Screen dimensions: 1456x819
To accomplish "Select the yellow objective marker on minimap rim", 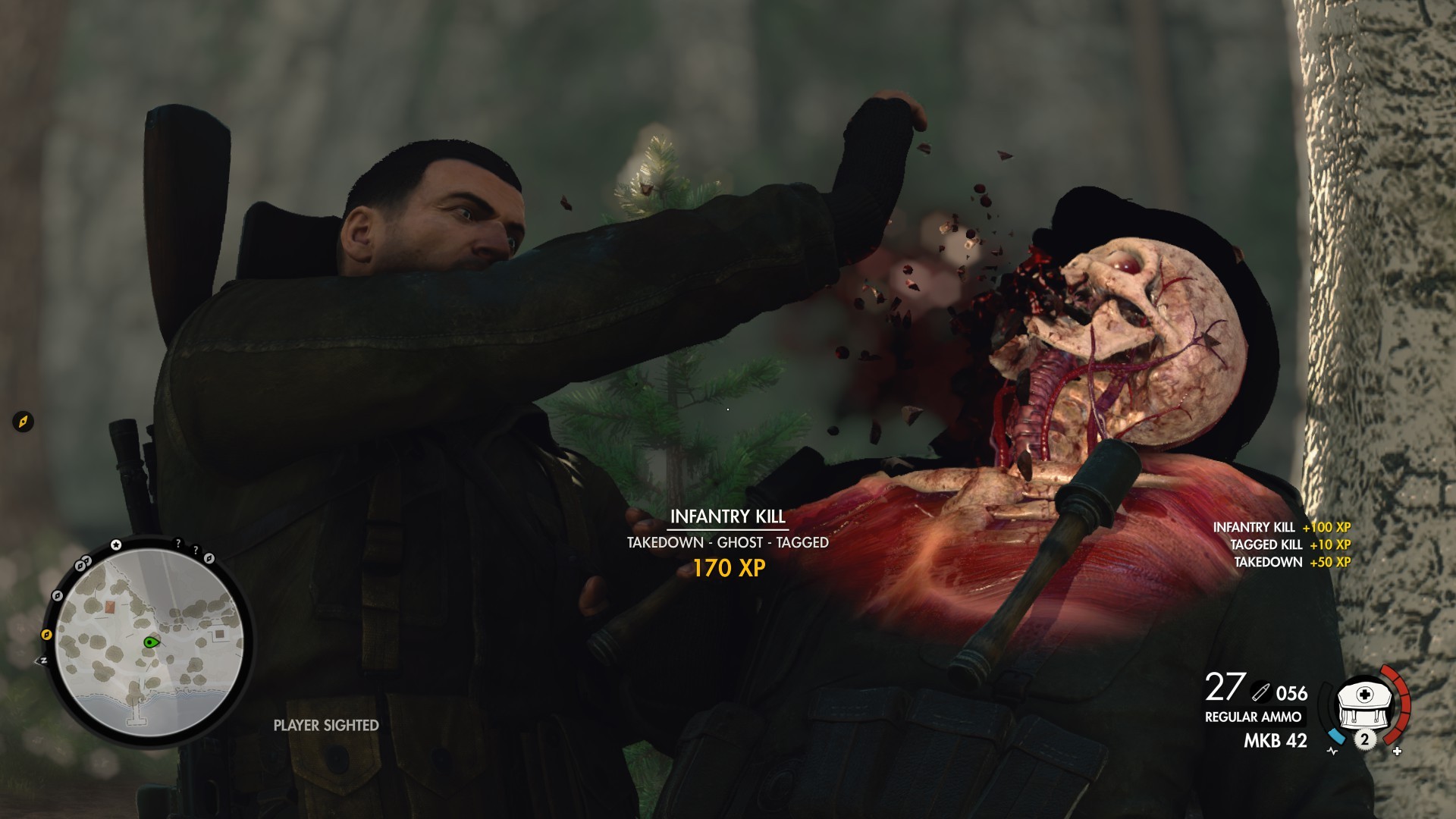I will [x=46, y=634].
